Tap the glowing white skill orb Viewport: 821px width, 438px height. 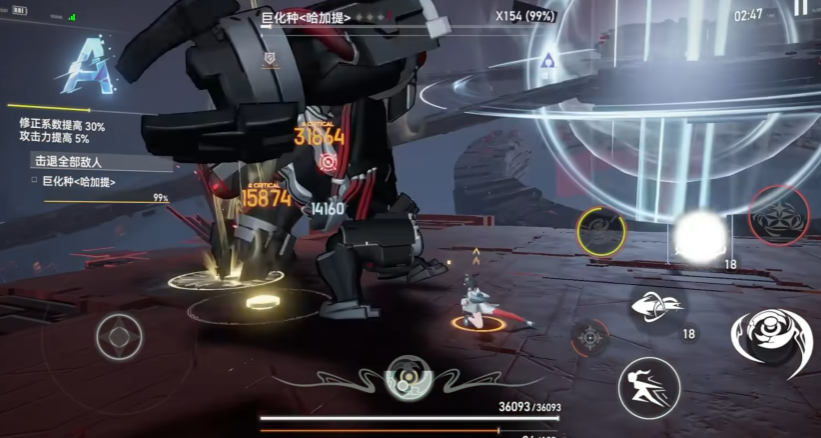[699, 236]
